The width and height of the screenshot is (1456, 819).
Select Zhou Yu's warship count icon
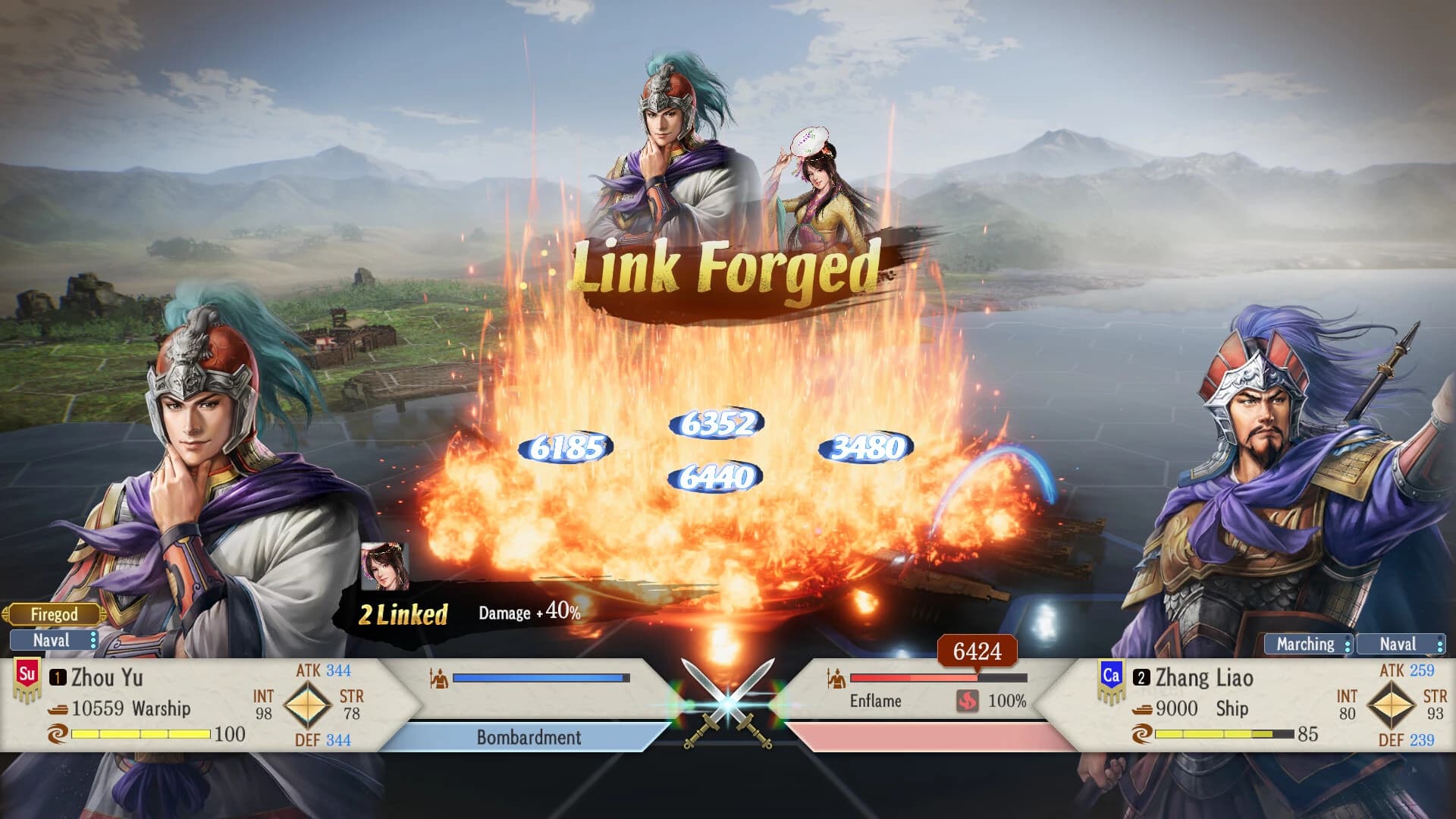tap(58, 708)
